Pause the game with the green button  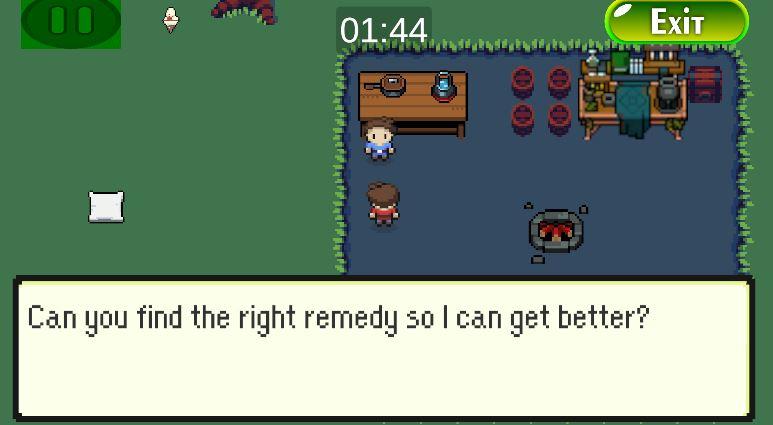[x=71, y=21]
